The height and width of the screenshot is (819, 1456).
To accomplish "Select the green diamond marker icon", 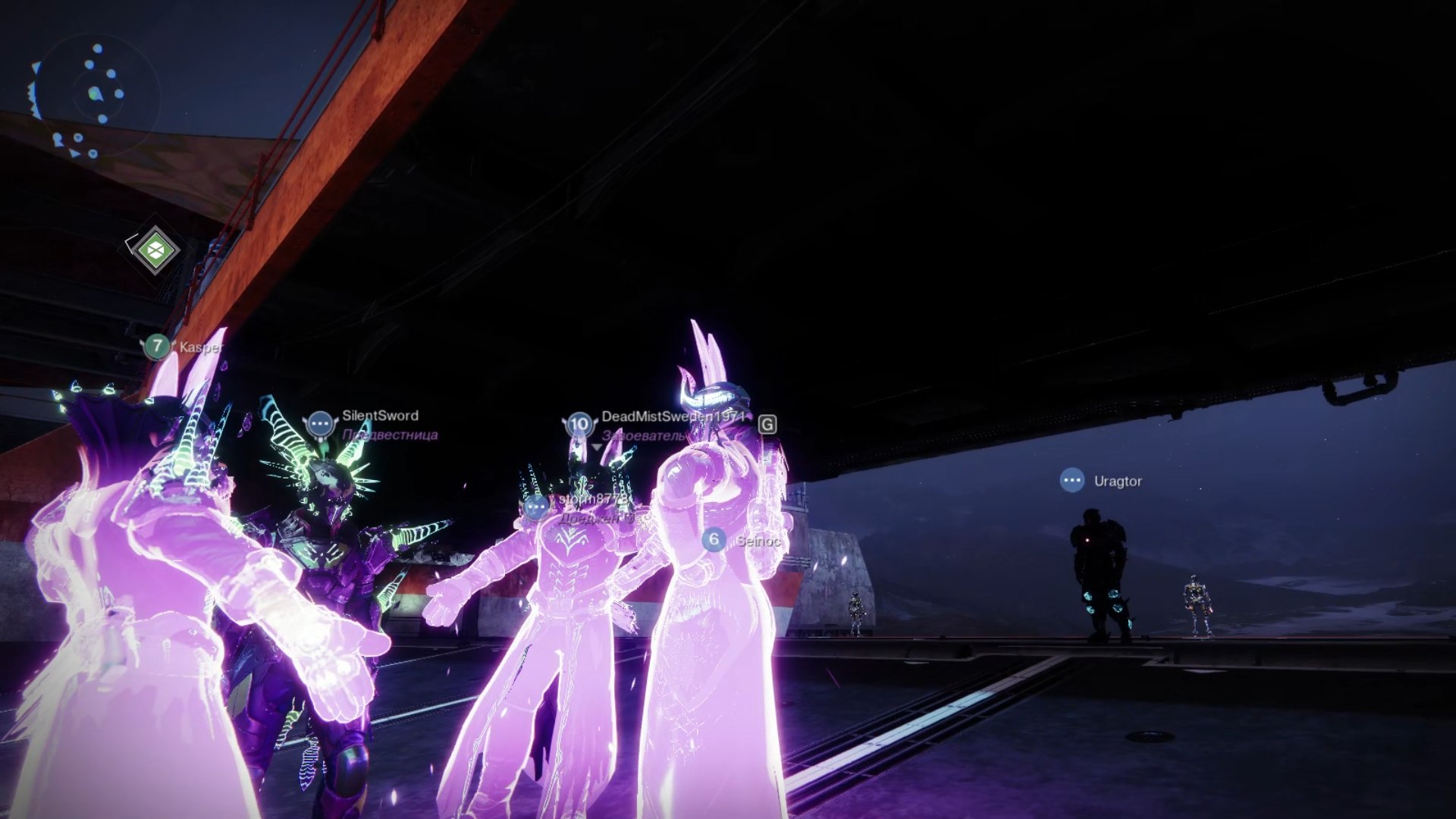I will coord(155,249).
